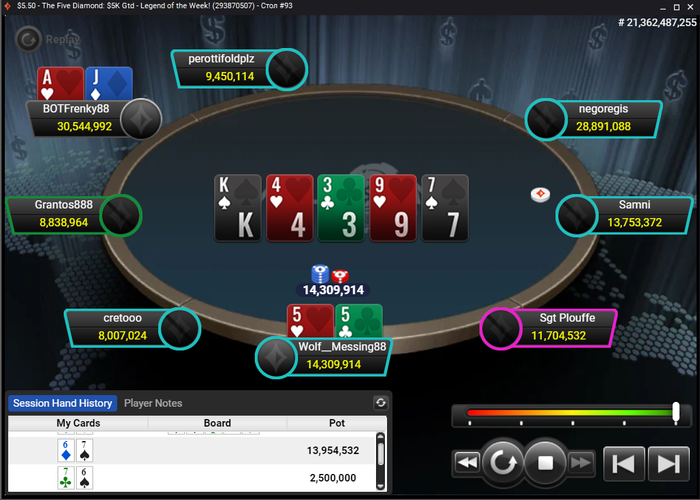Switch to the Player Notes tab
The image size is (700, 500).
(x=153, y=403)
